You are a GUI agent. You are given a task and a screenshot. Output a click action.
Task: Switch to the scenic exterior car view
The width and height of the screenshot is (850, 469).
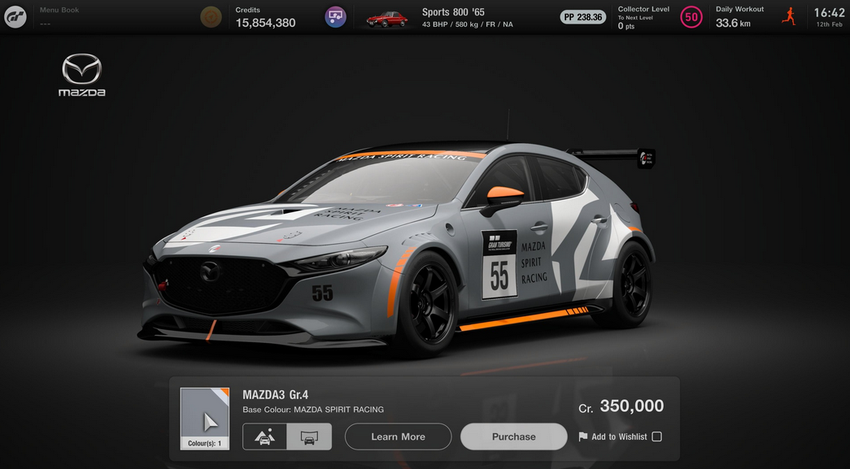(265, 437)
